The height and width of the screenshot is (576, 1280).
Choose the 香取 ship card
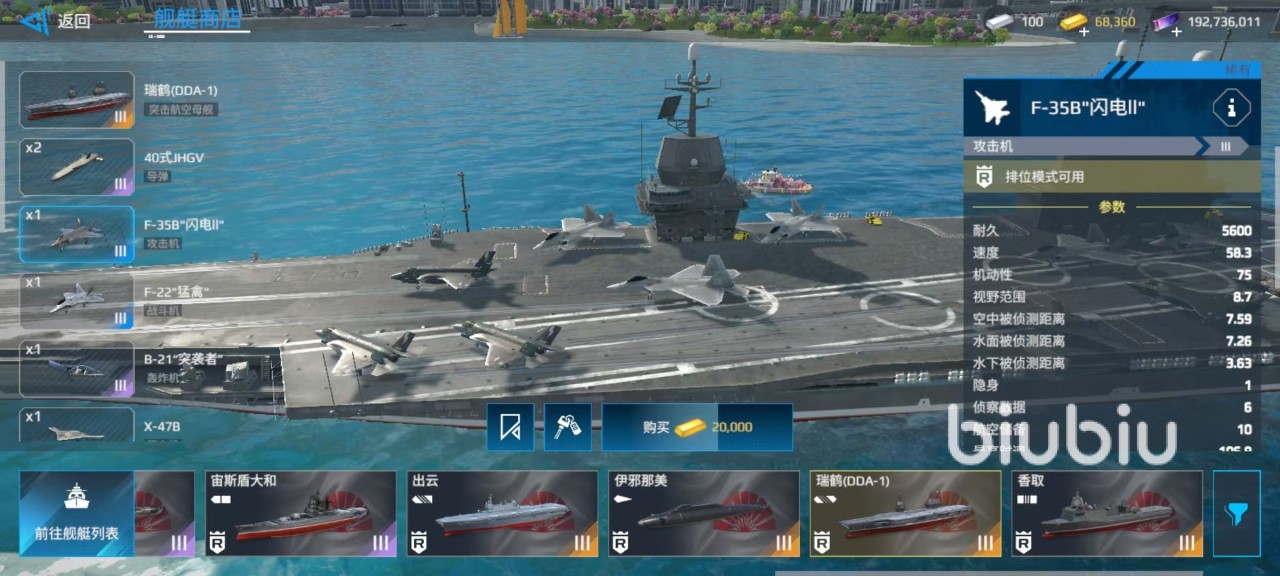[1106, 513]
